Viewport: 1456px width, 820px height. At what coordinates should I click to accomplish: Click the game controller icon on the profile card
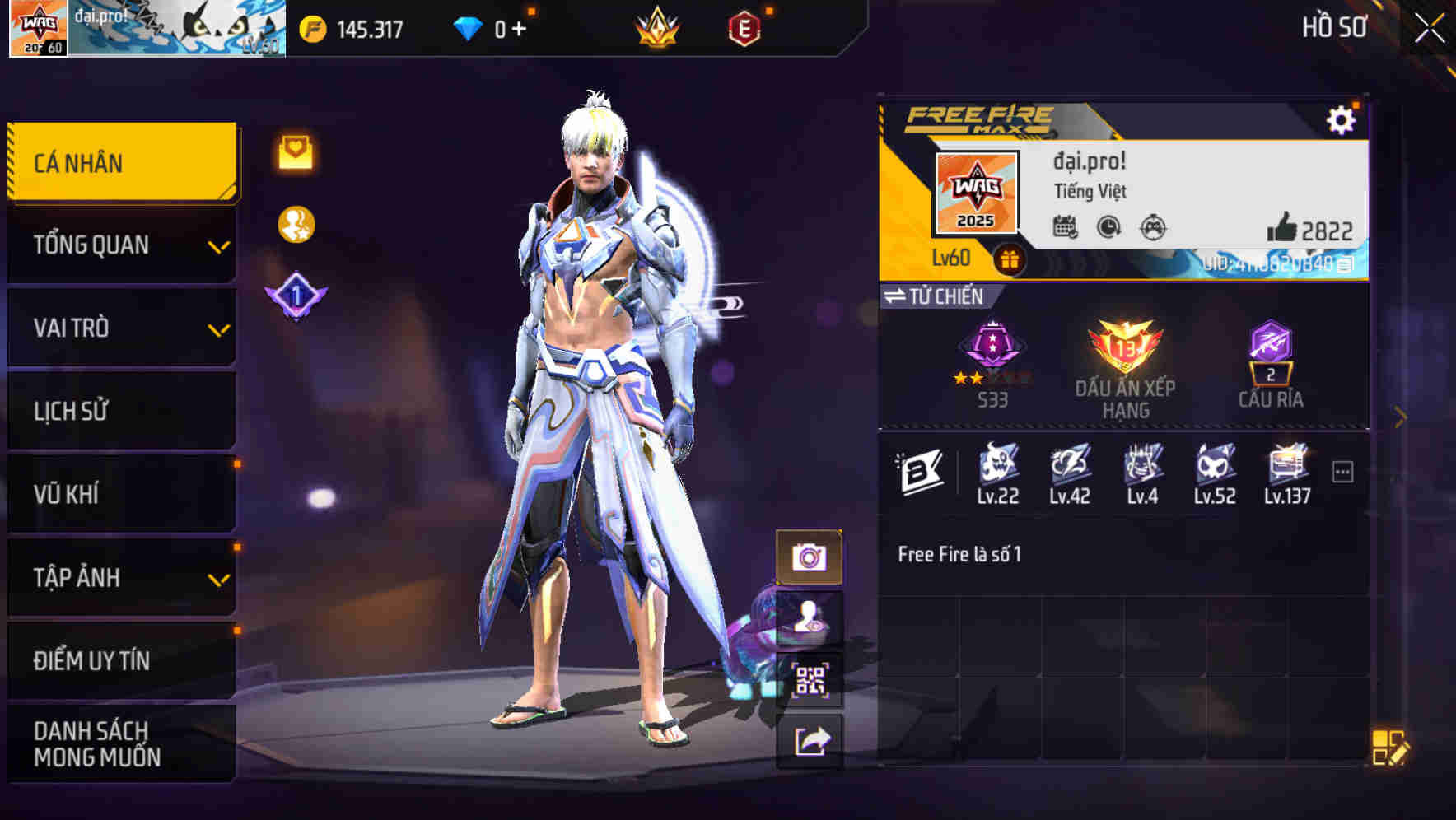[1152, 228]
